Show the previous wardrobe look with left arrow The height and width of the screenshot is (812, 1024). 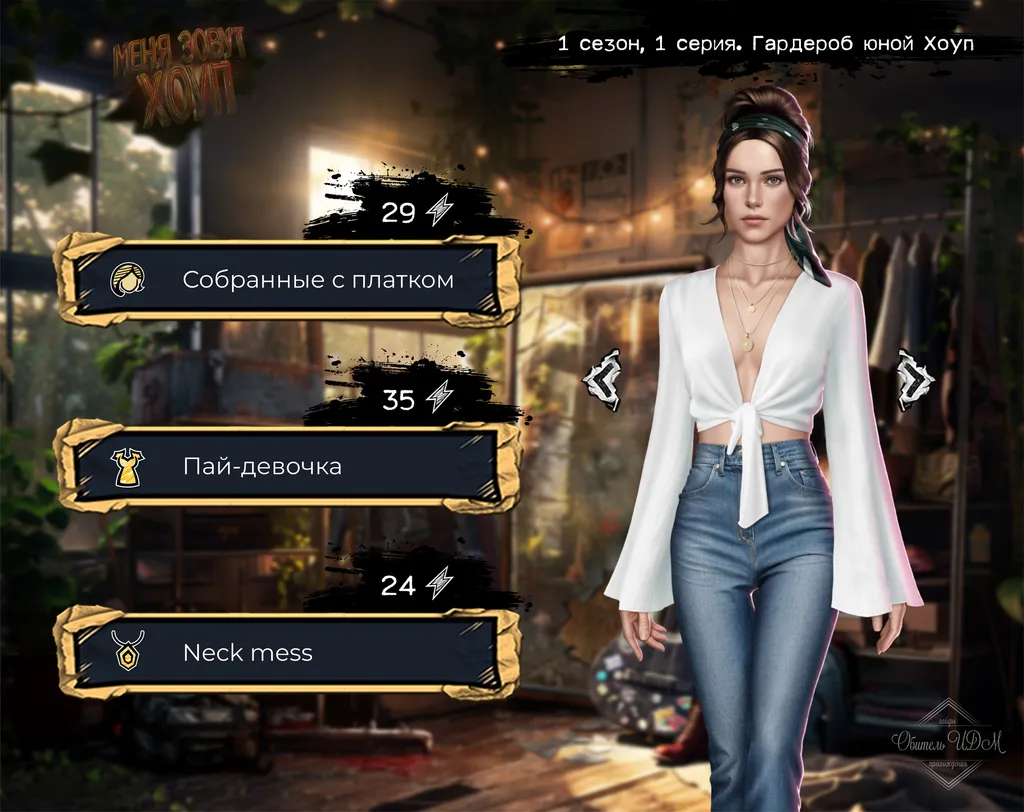click(604, 380)
